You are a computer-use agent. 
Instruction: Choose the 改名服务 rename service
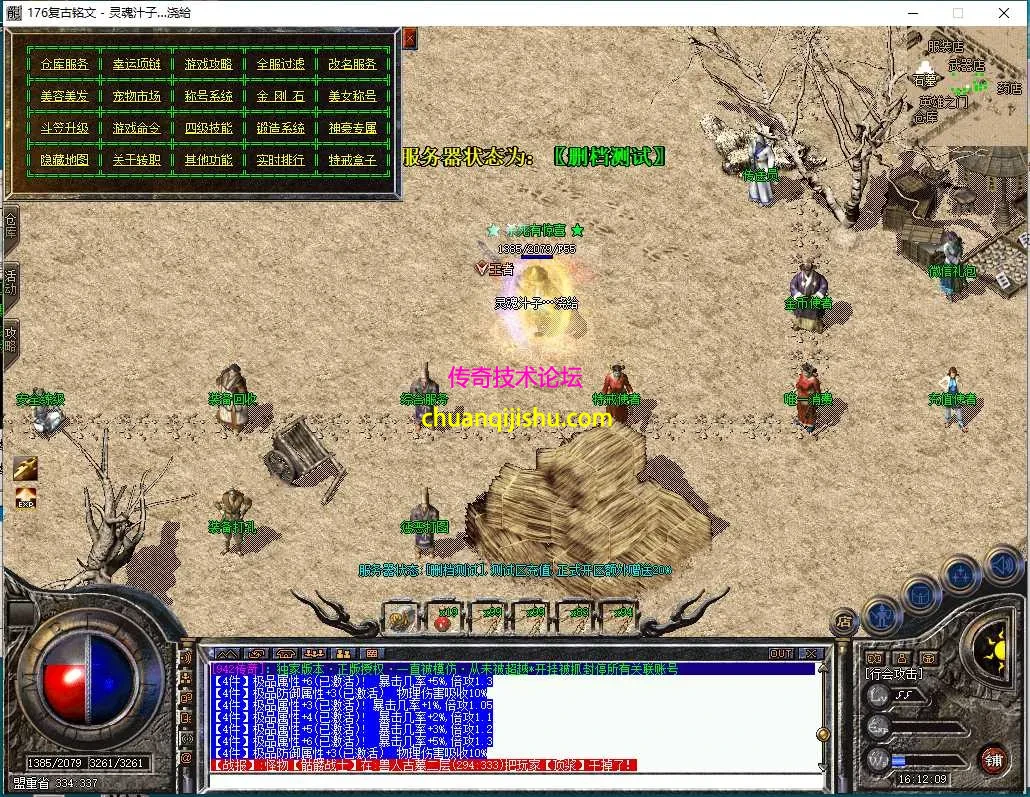[352, 64]
